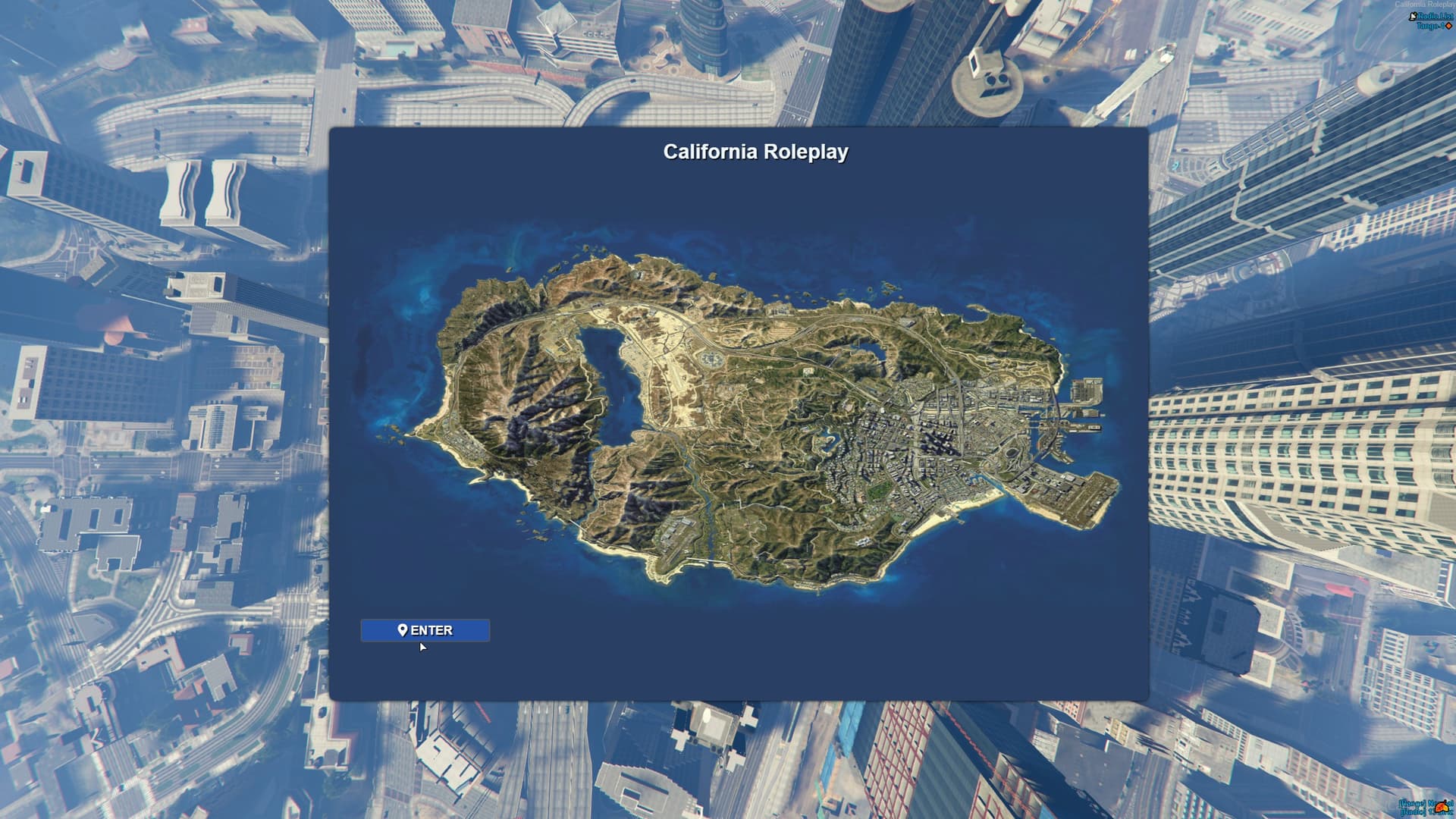Click the location pin icon on ENTER button

(403, 630)
